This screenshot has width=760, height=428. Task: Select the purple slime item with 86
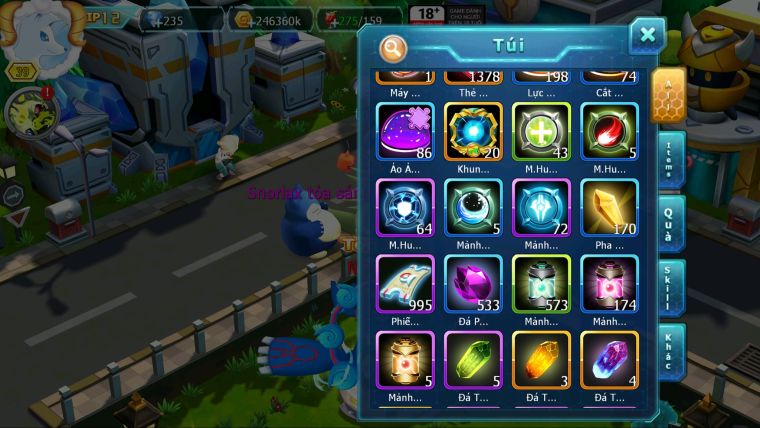[x=404, y=132]
